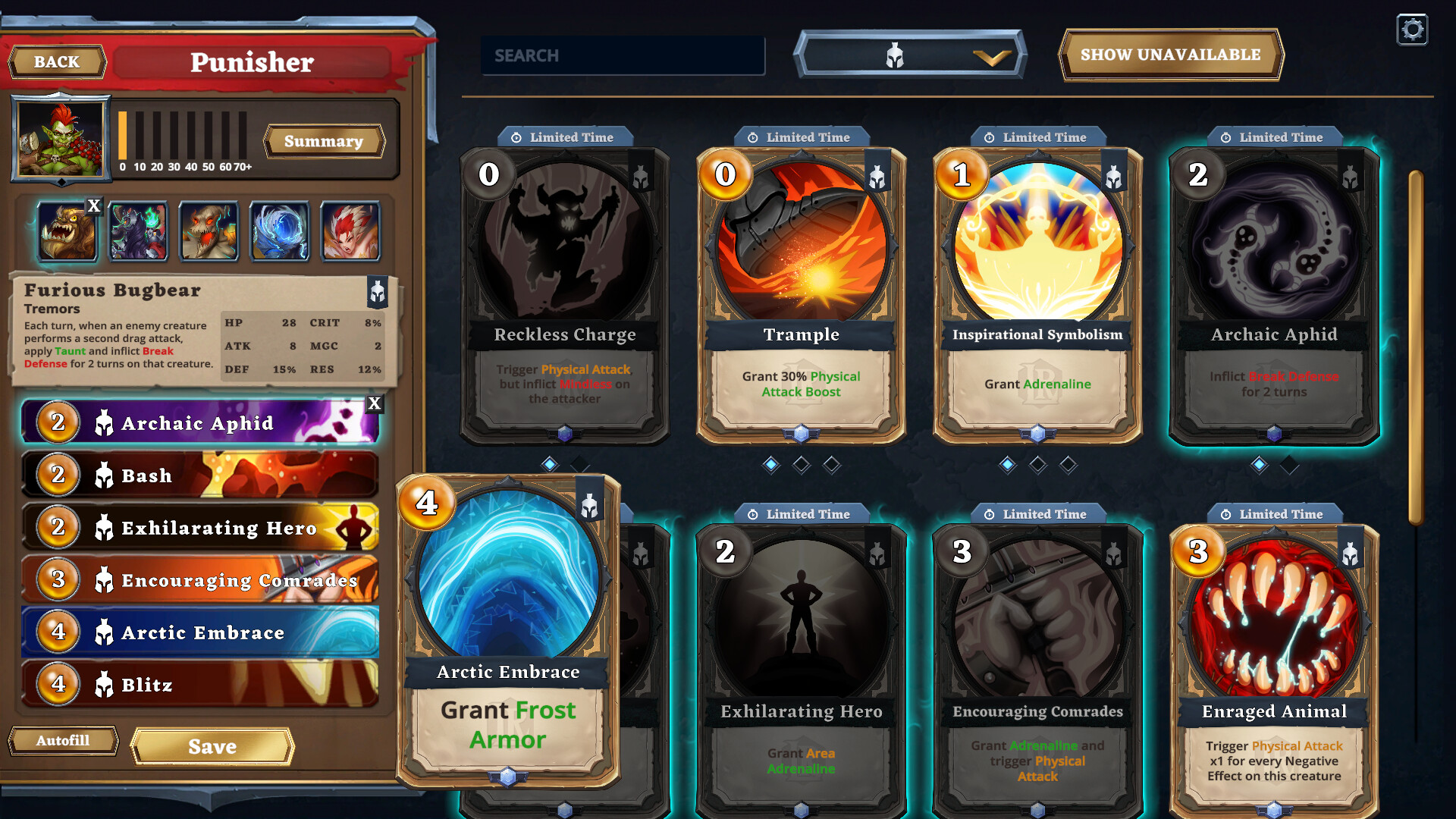This screenshot has width=1456, height=819.
Task: Click the helmet filter icon in the top filter box
Action: pyautogui.click(x=895, y=55)
